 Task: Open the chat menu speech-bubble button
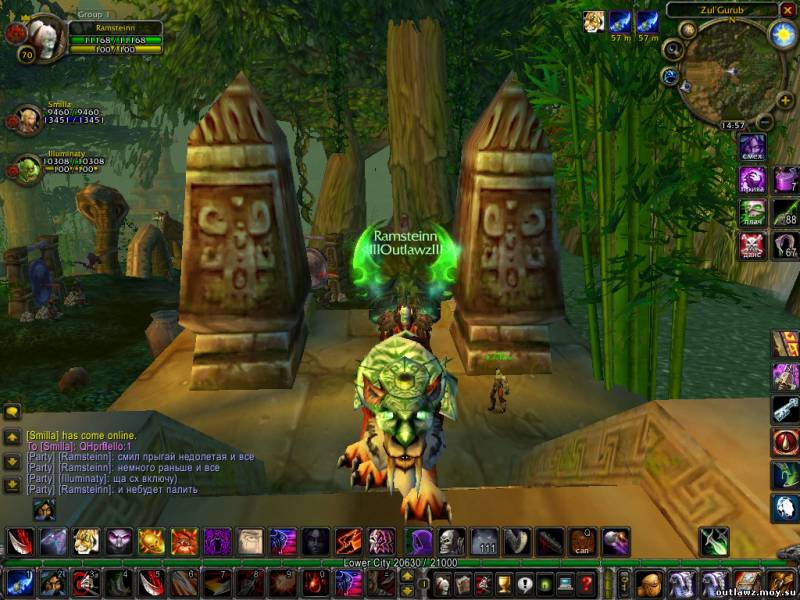13,412
